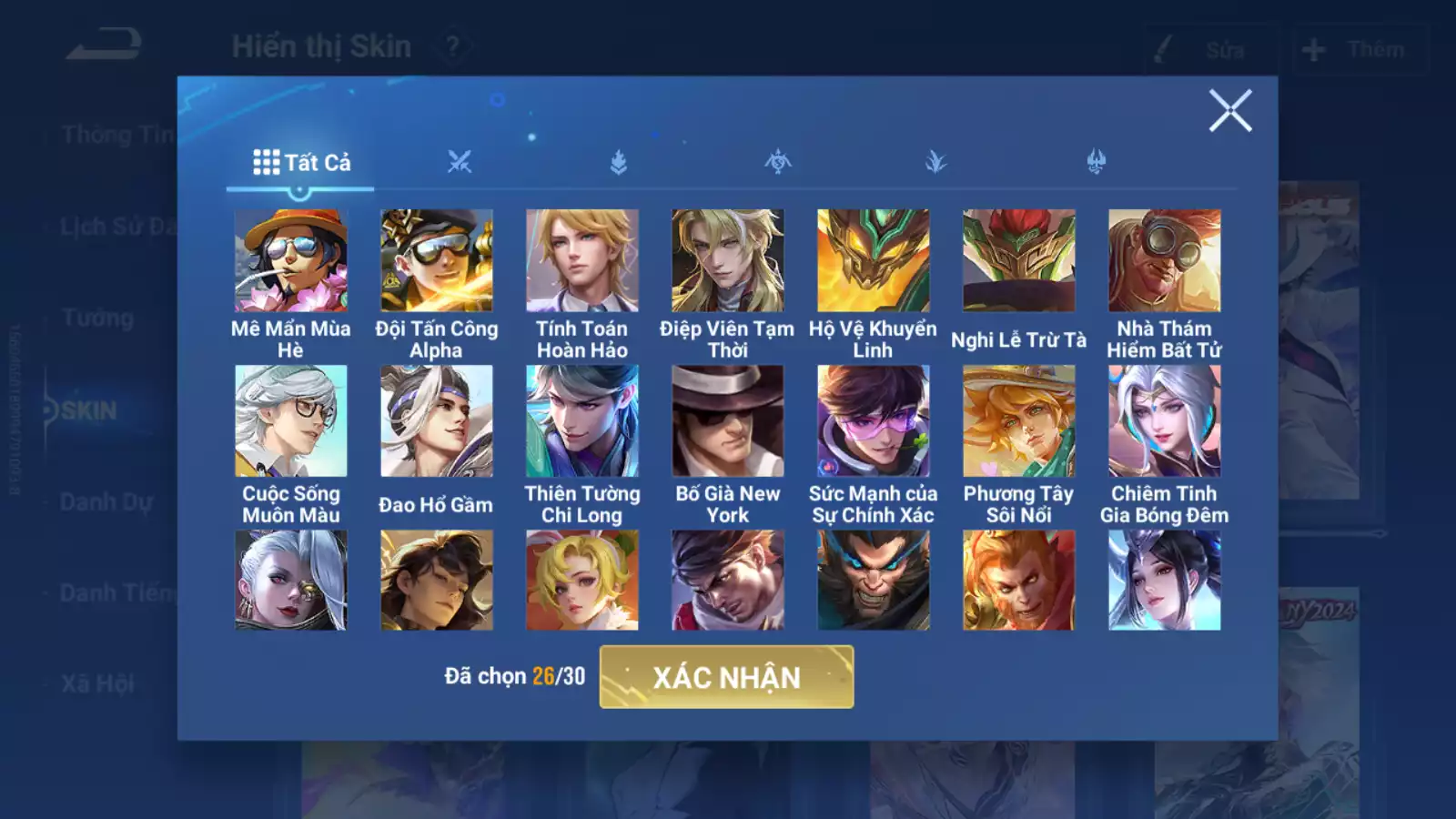Select the rightmost demon role filter icon
Viewport: 1456px width, 819px height.
(x=1093, y=161)
